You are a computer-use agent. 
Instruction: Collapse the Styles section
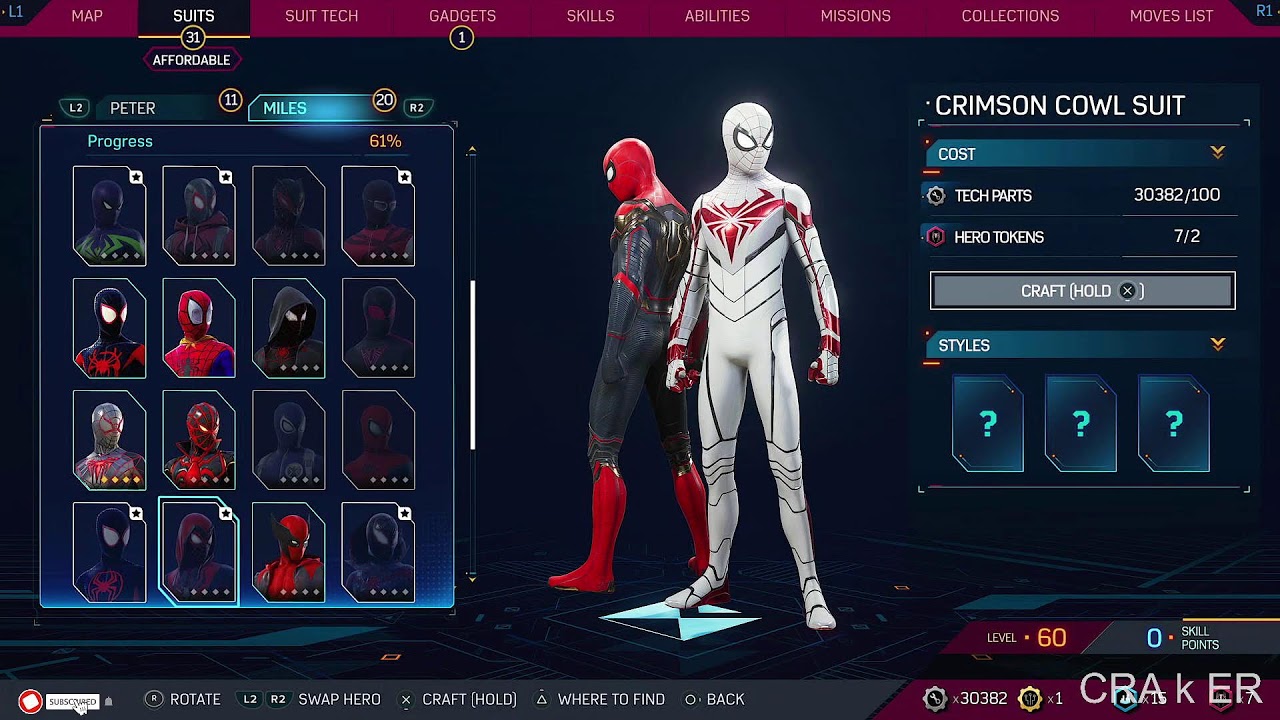[1217, 345]
